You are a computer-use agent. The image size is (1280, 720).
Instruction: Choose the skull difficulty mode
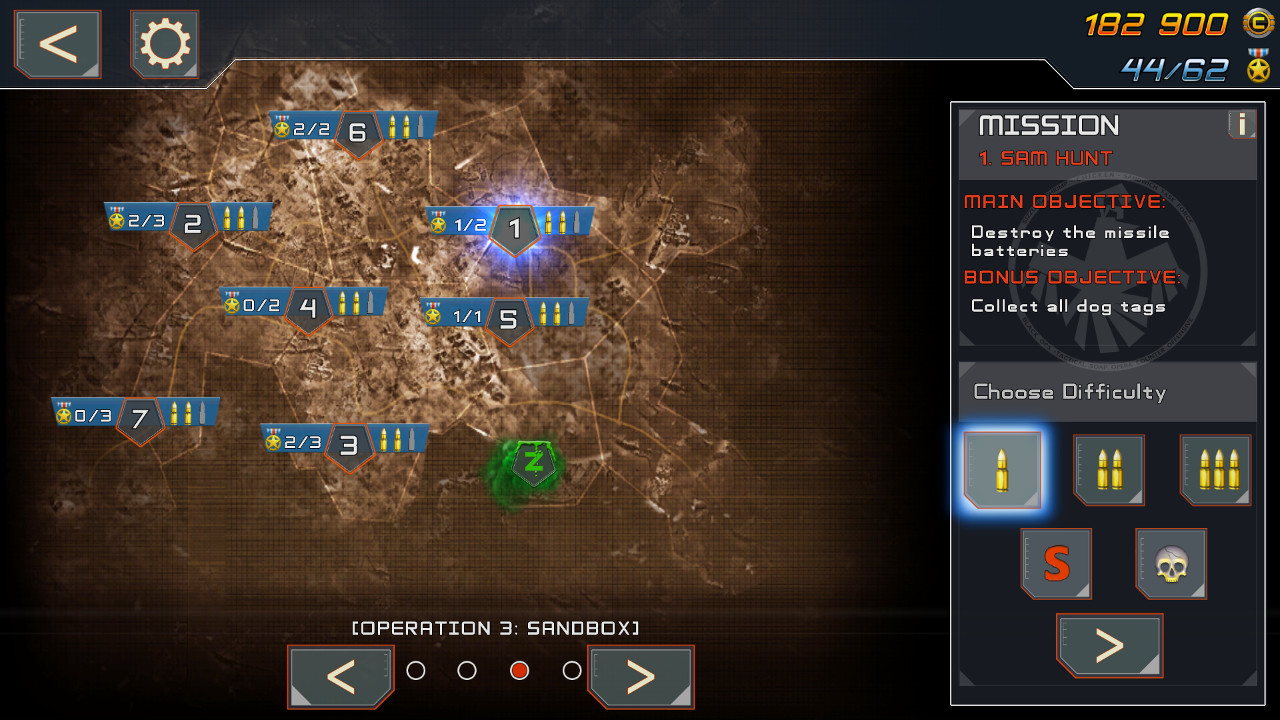pos(1171,563)
